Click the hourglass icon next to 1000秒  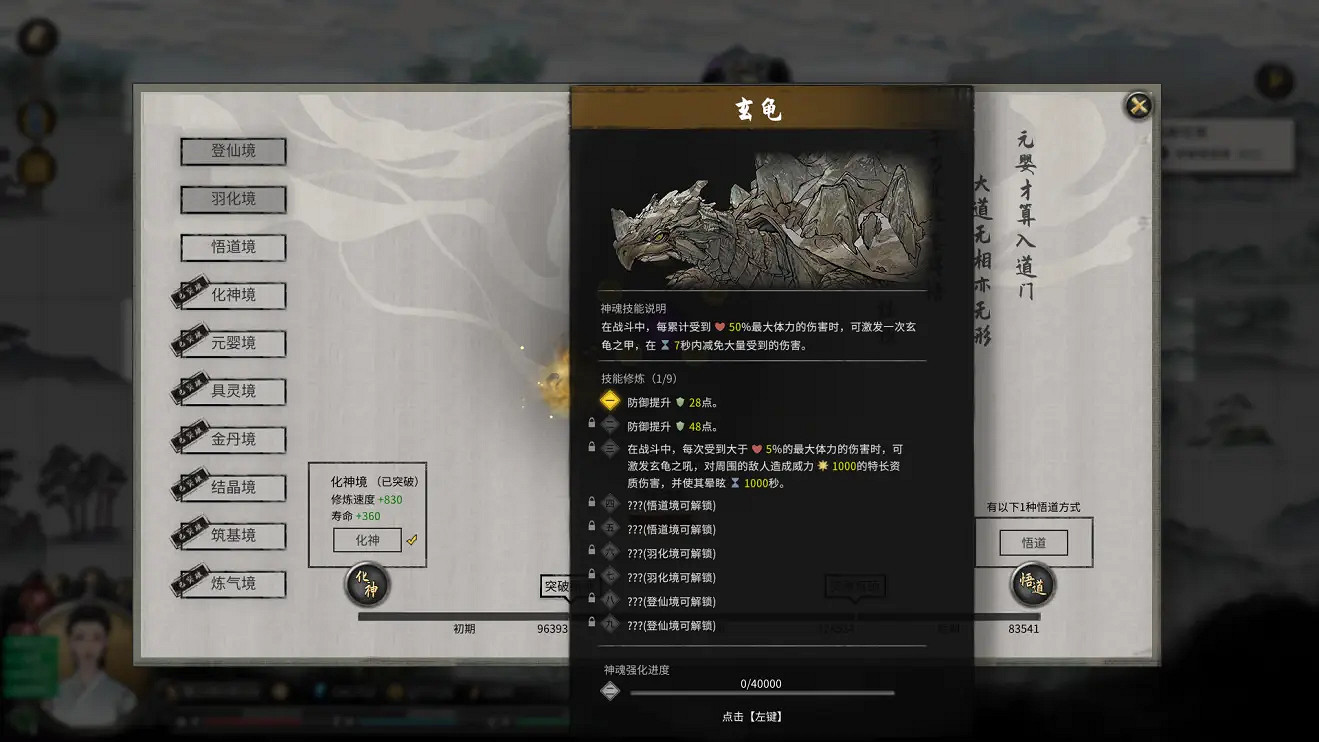click(x=735, y=483)
